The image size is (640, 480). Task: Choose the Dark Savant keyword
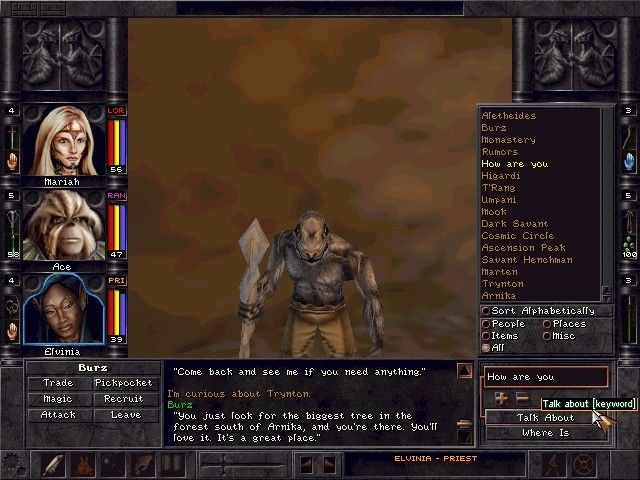click(513, 224)
